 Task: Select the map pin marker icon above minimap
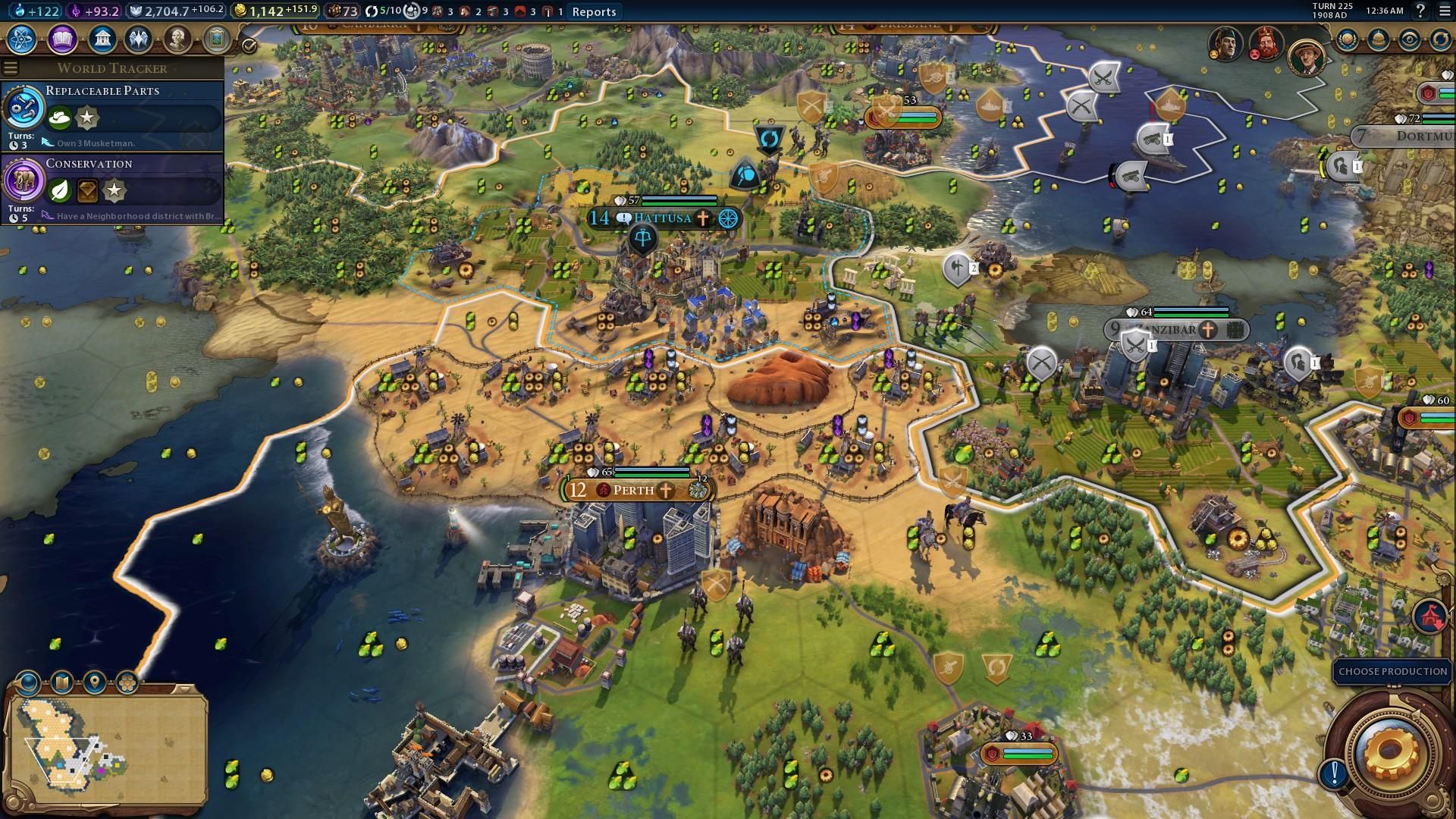coord(93,682)
